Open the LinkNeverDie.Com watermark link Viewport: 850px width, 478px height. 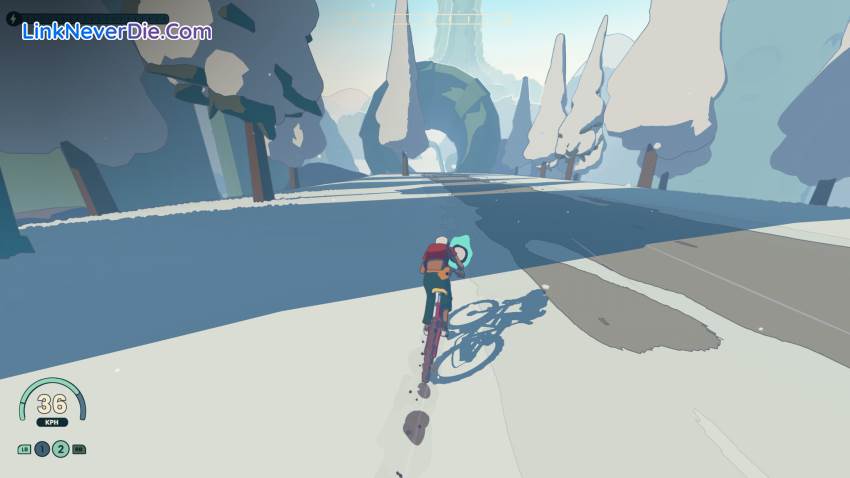[x=117, y=31]
